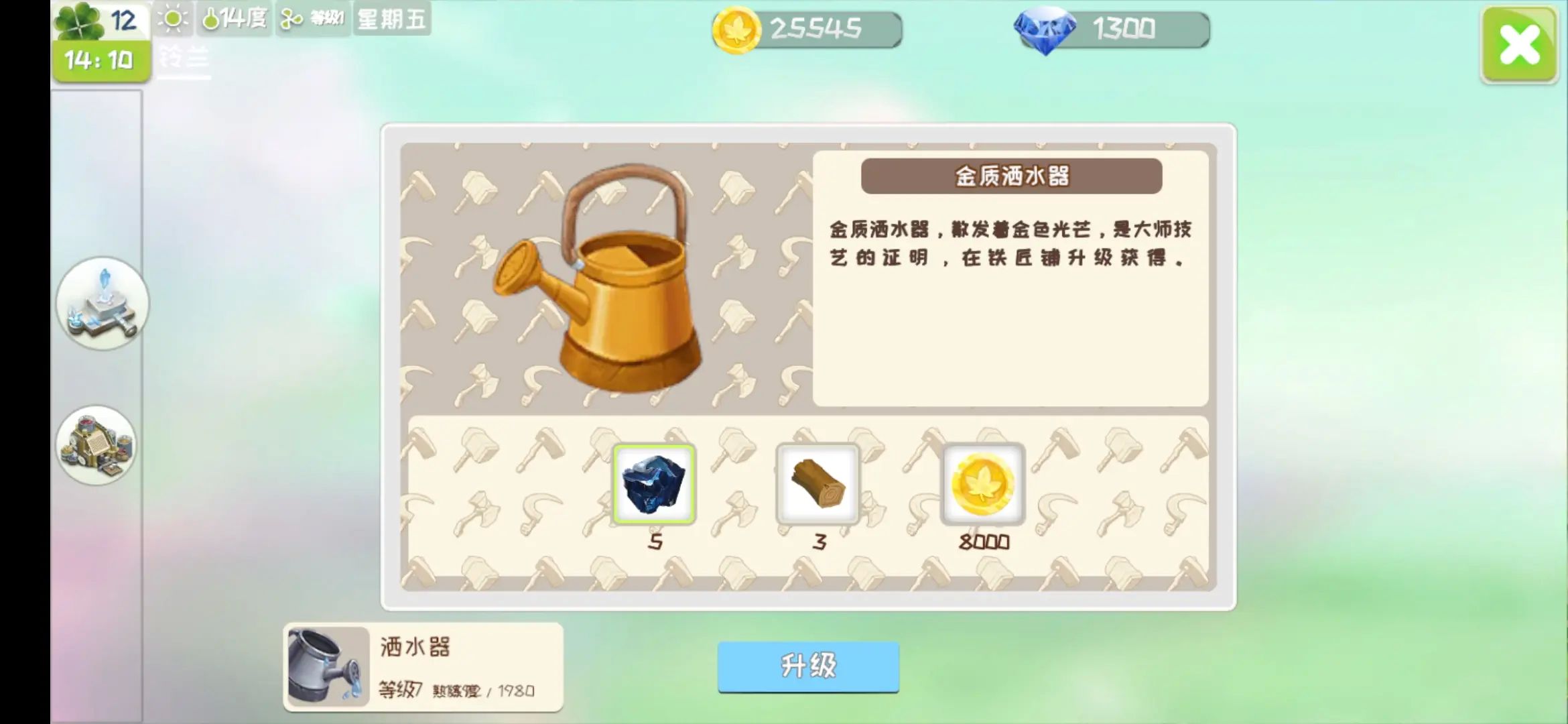Image resolution: width=1568 pixels, height=724 pixels.
Task: Click the diamond balance showing 1300
Action: (x=1126, y=28)
